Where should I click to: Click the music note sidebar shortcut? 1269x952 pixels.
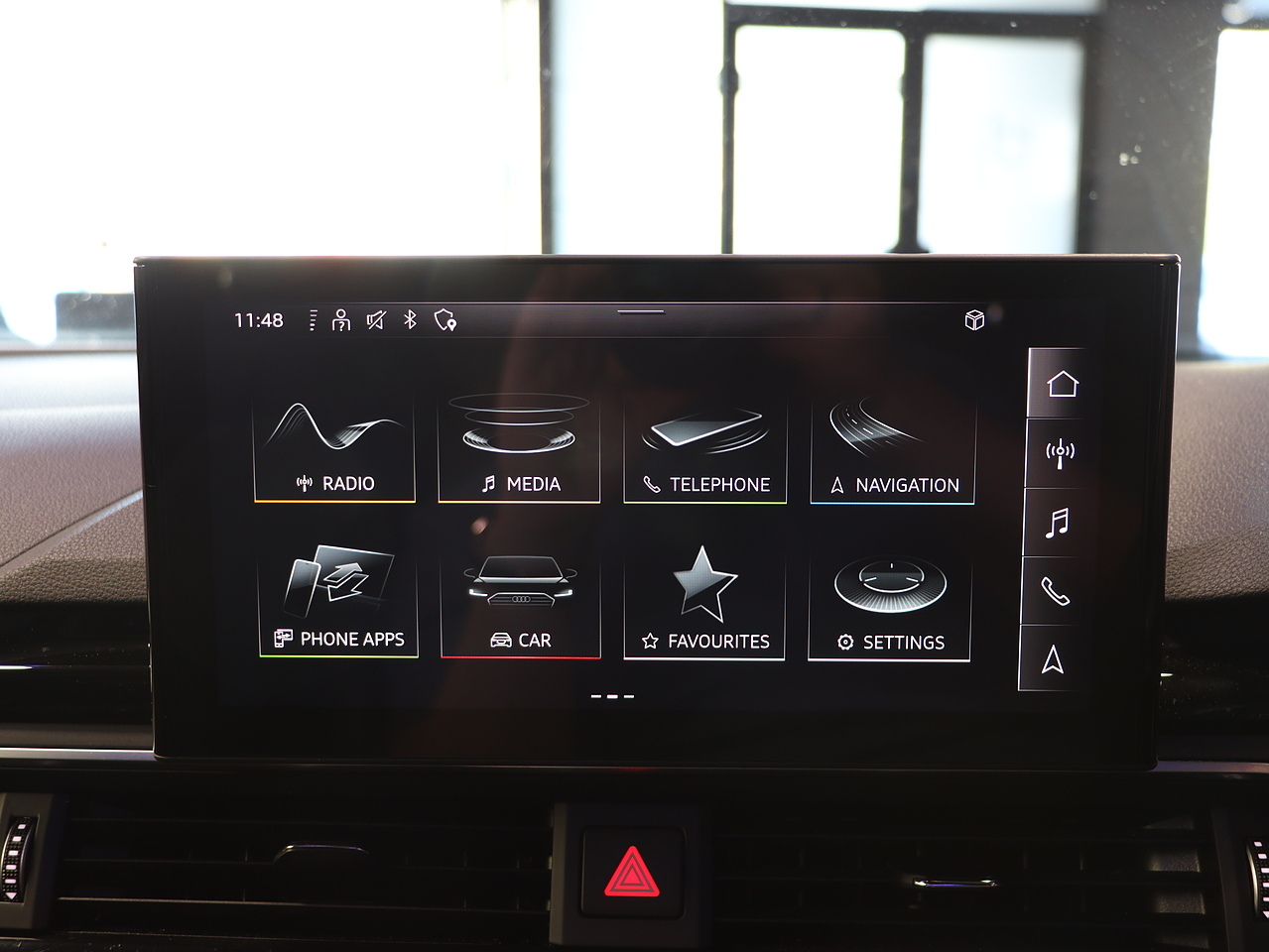click(x=1058, y=523)
